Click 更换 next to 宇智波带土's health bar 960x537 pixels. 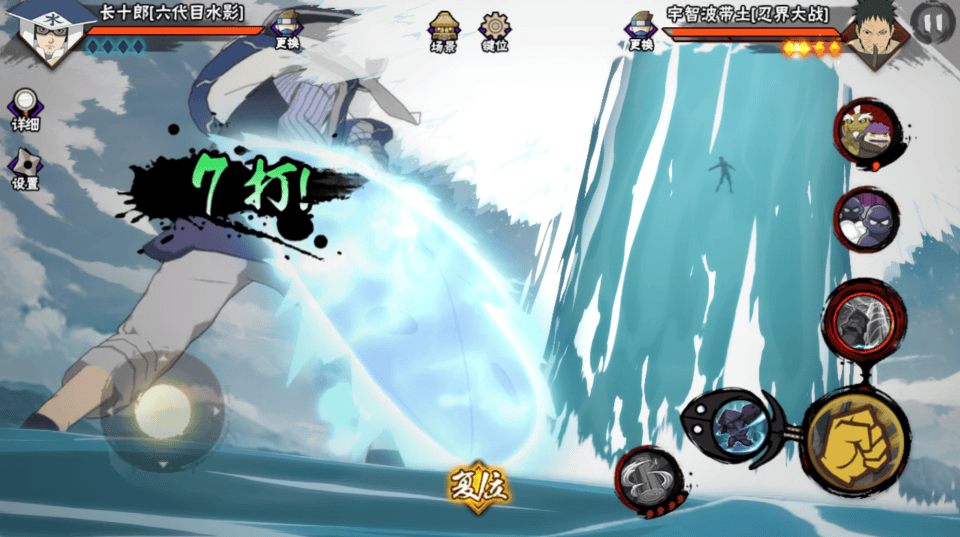(x=641, y=30)
